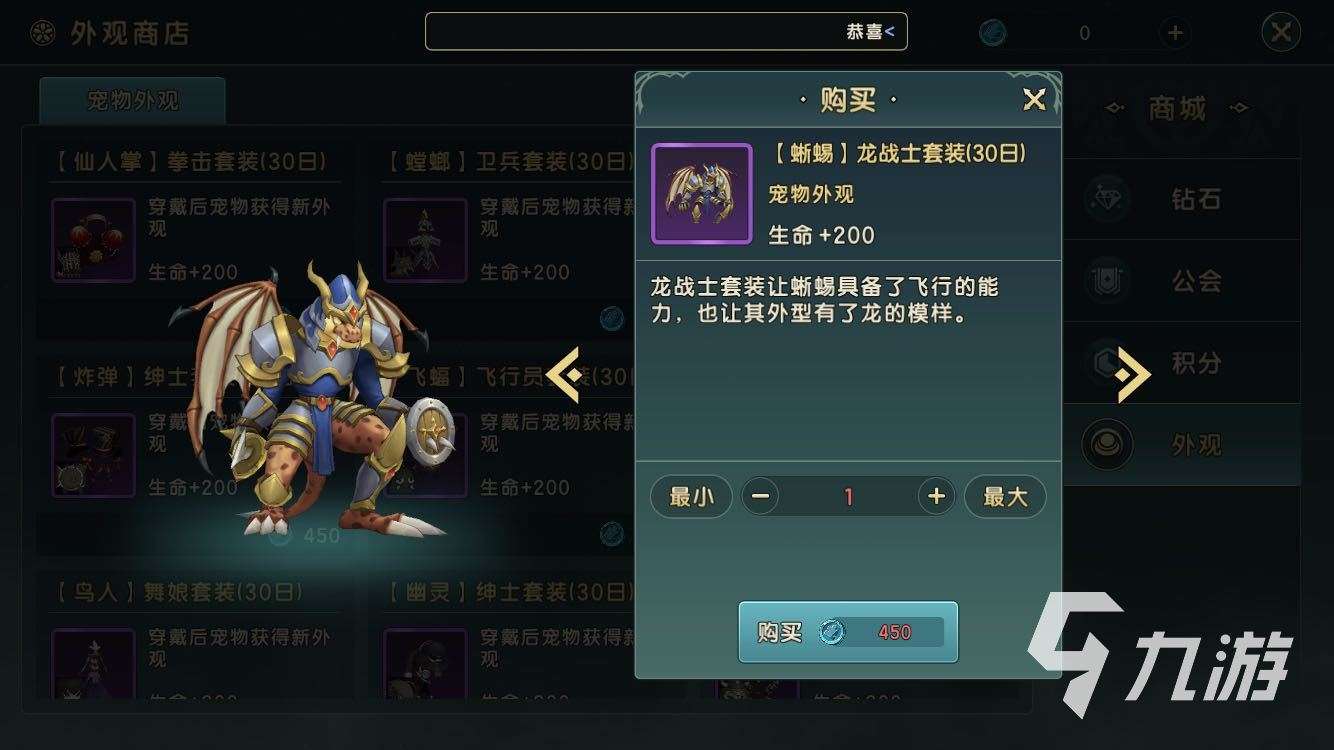Click the 最大 quantity button
1334x750 pixels.
tap(1005, 496)
